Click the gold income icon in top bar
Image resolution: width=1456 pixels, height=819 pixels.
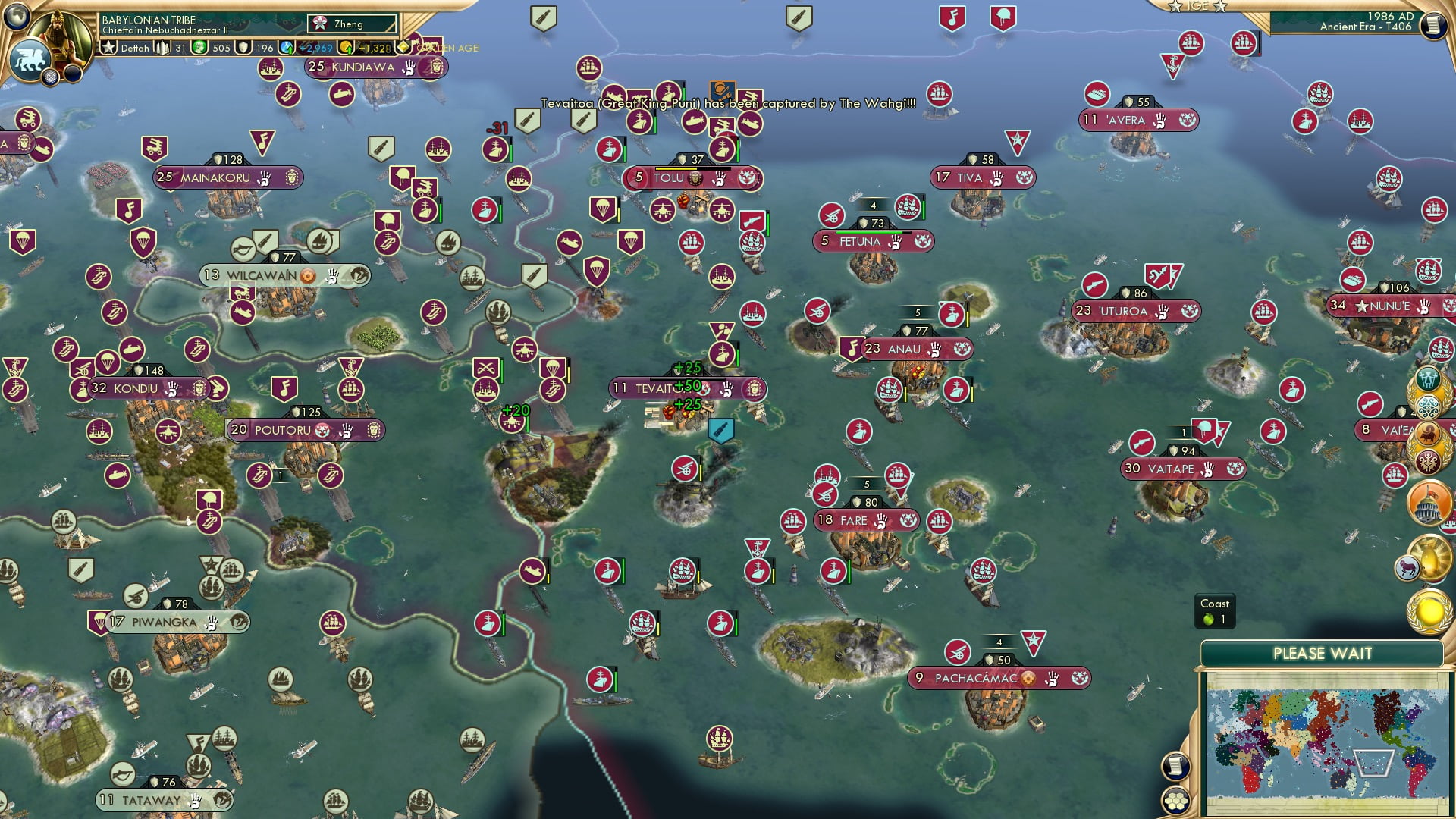point(346,49)
